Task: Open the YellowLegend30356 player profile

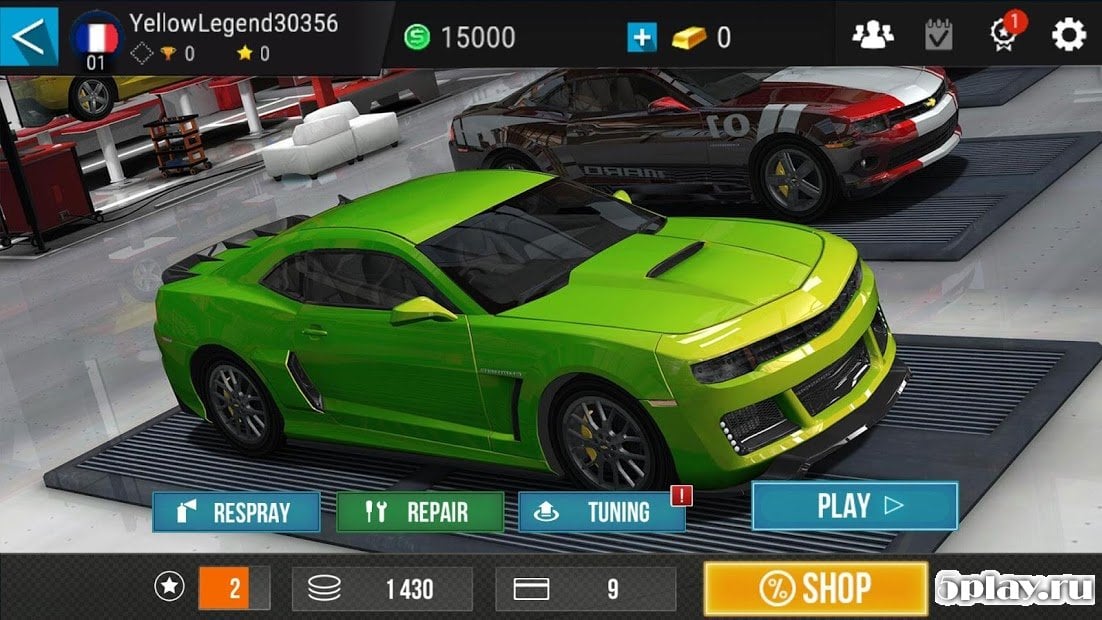Action: [232, 24]
